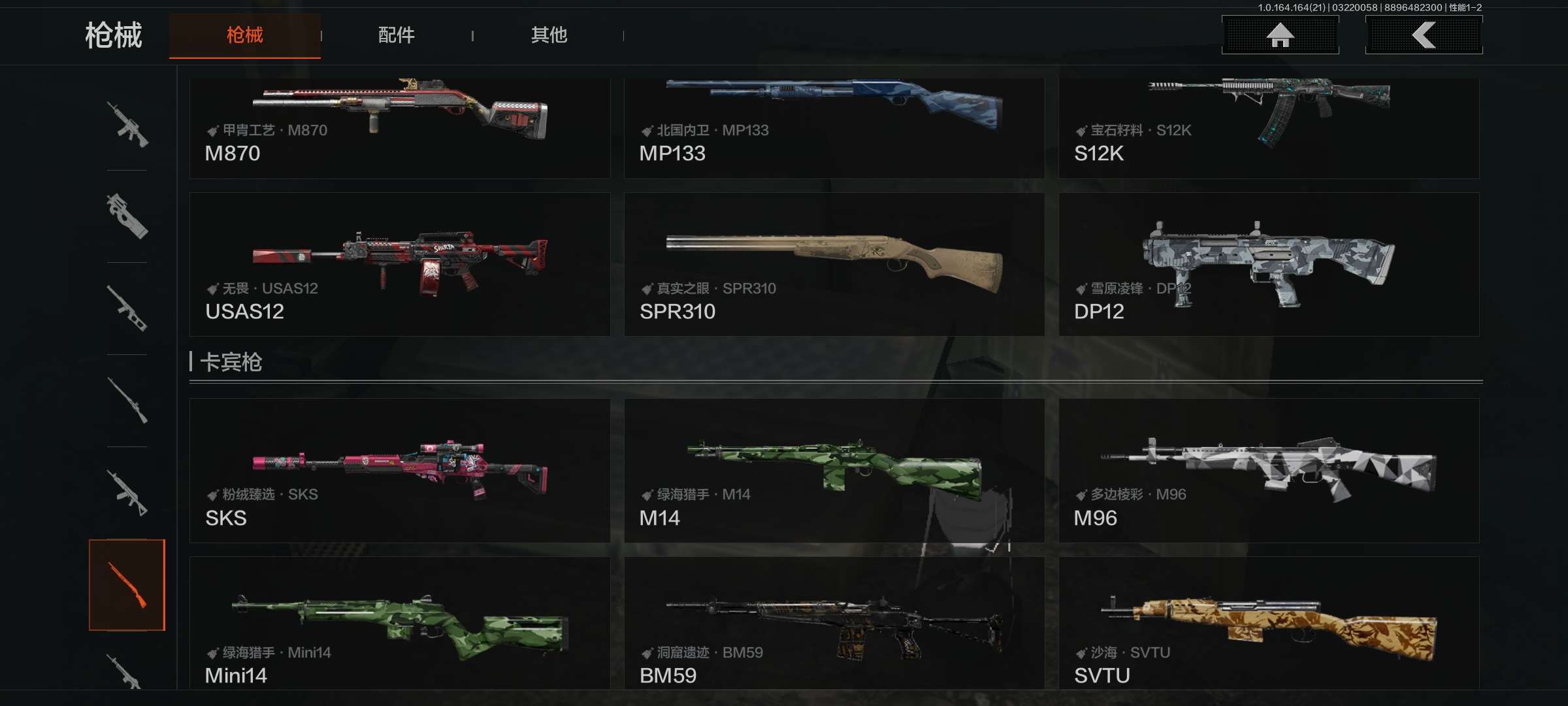This screenshot has width=1568, height=706.
Task: Open the M14 carbine card
Action: [x=834, y=471]
